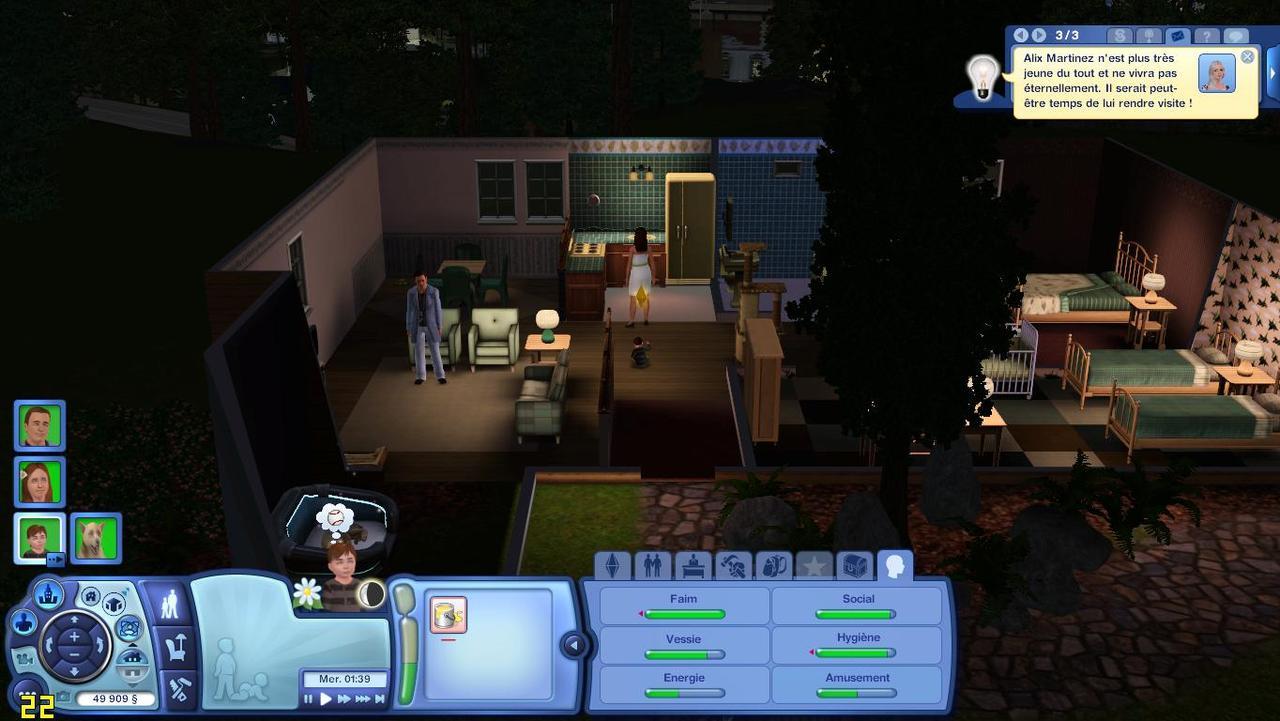Collapse the notification panel with the side arrow
The height and width of the screenshot is (721, 1280).
pyautogui.click(x=1273, y=74)
